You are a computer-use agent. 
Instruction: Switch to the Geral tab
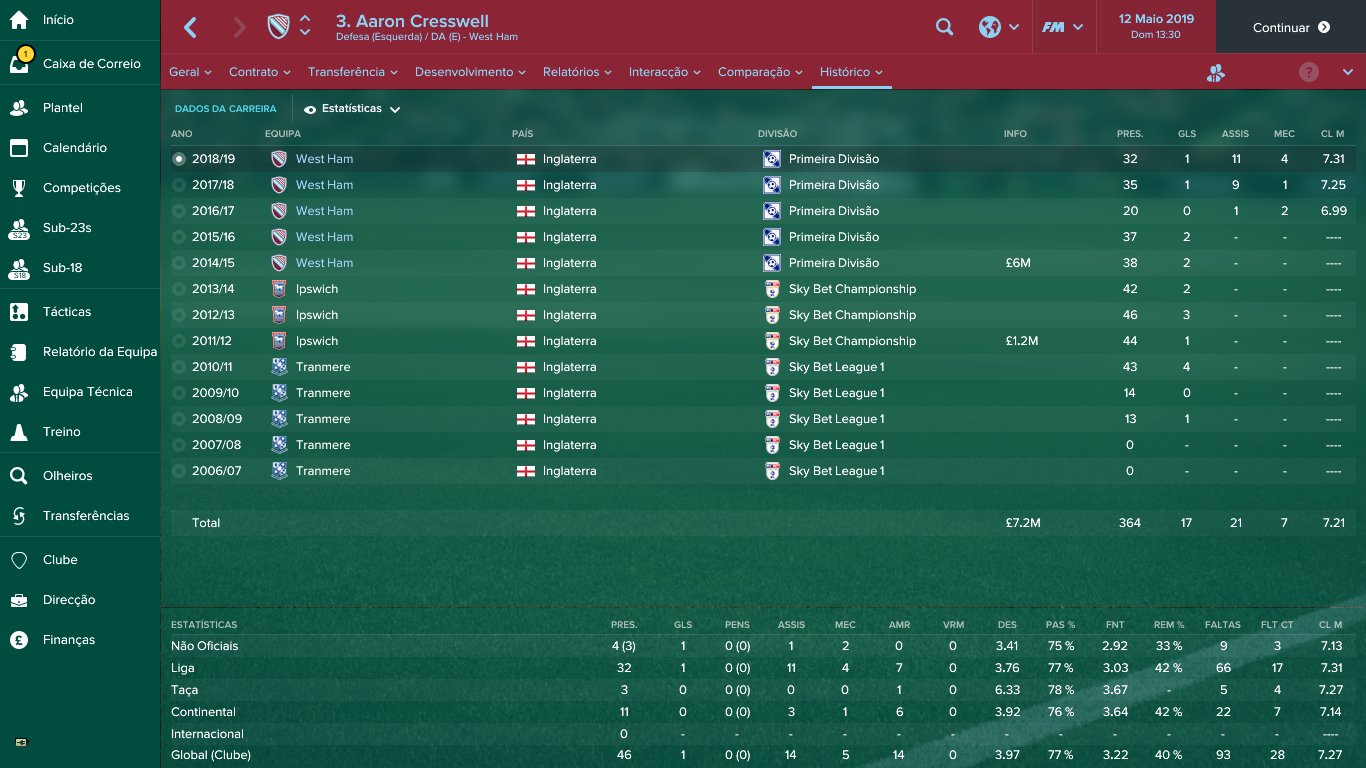click(x=190, y=72)
